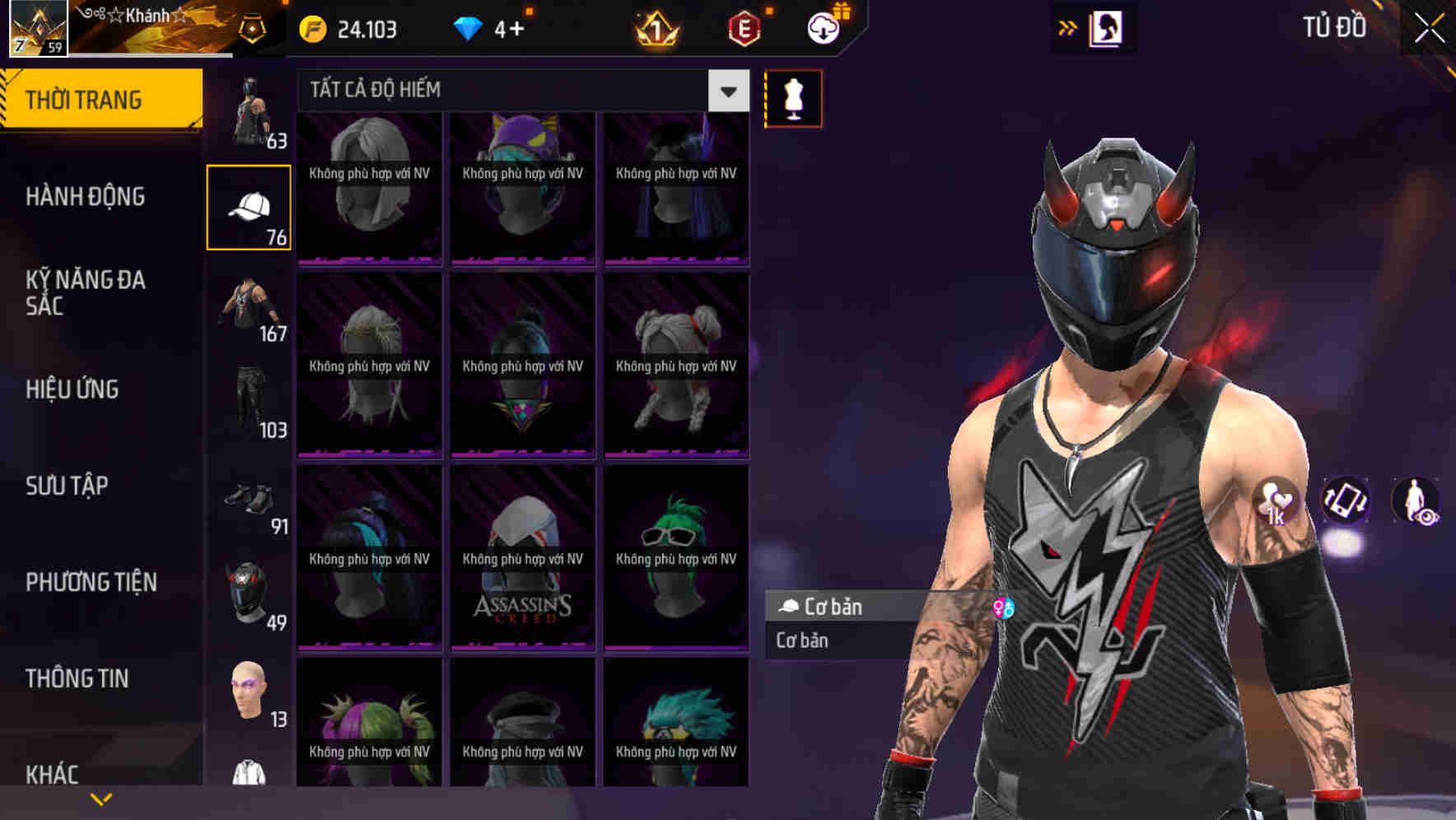Select the pants category icon showing 103
This screenshot has height=820, width=1456.
247,401
